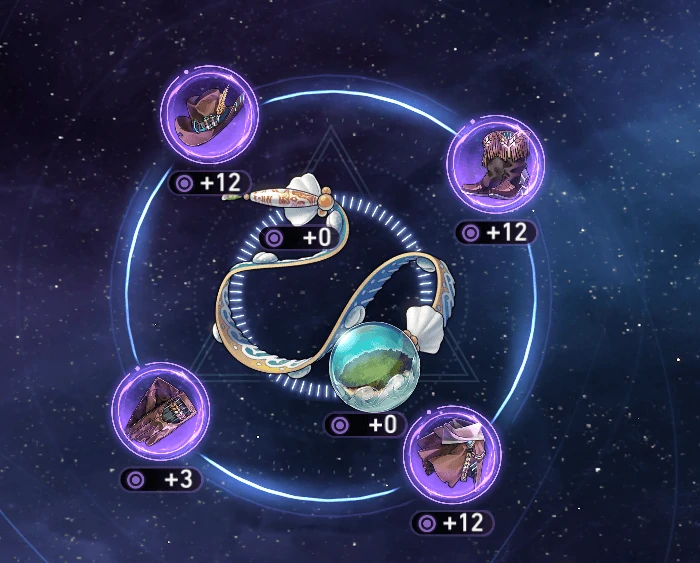
Task: Choose the folded gloves relic slot
Action: [x=159, y=412]
